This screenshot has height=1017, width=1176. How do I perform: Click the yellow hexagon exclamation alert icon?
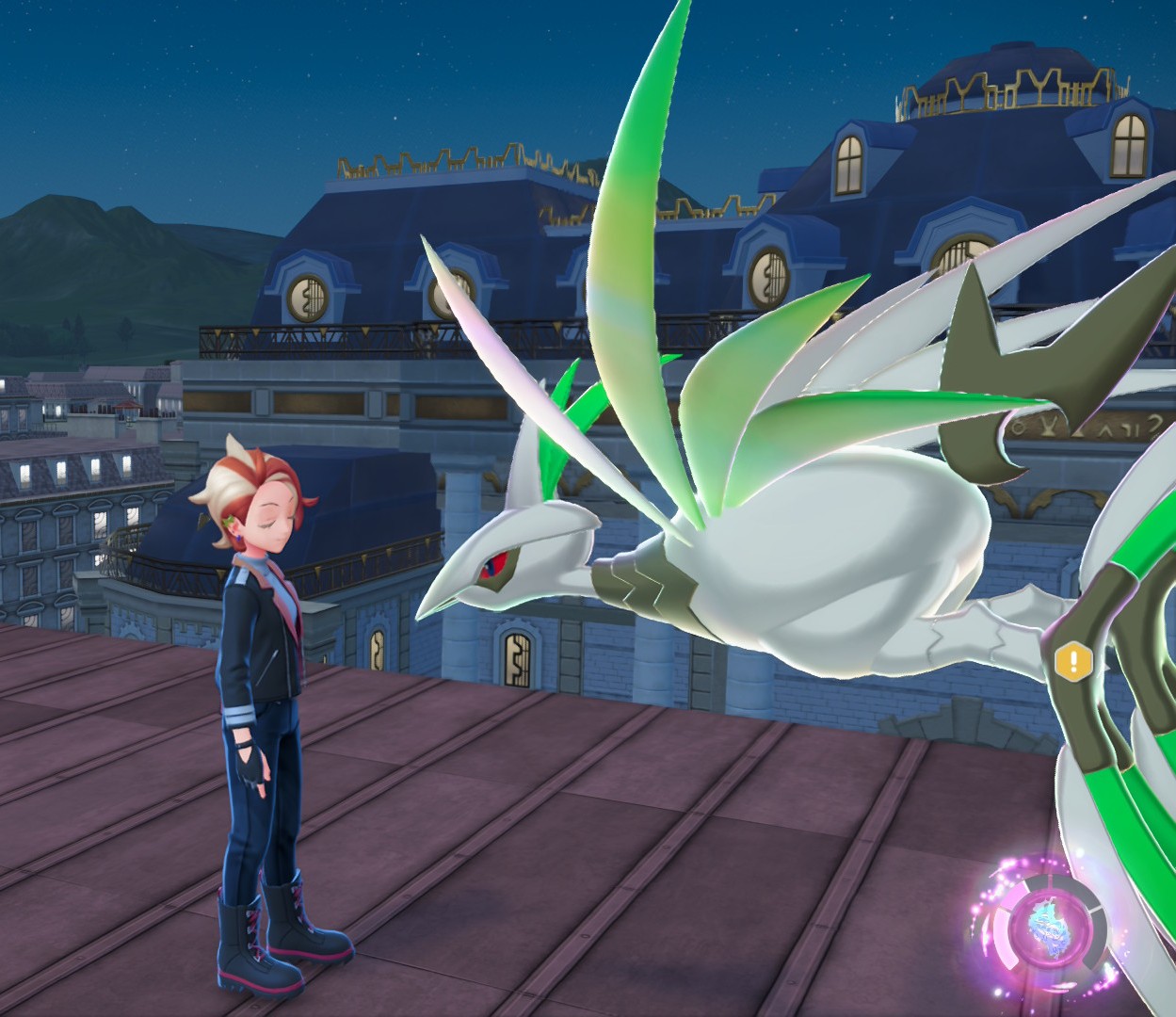(x=1072, y=661)
